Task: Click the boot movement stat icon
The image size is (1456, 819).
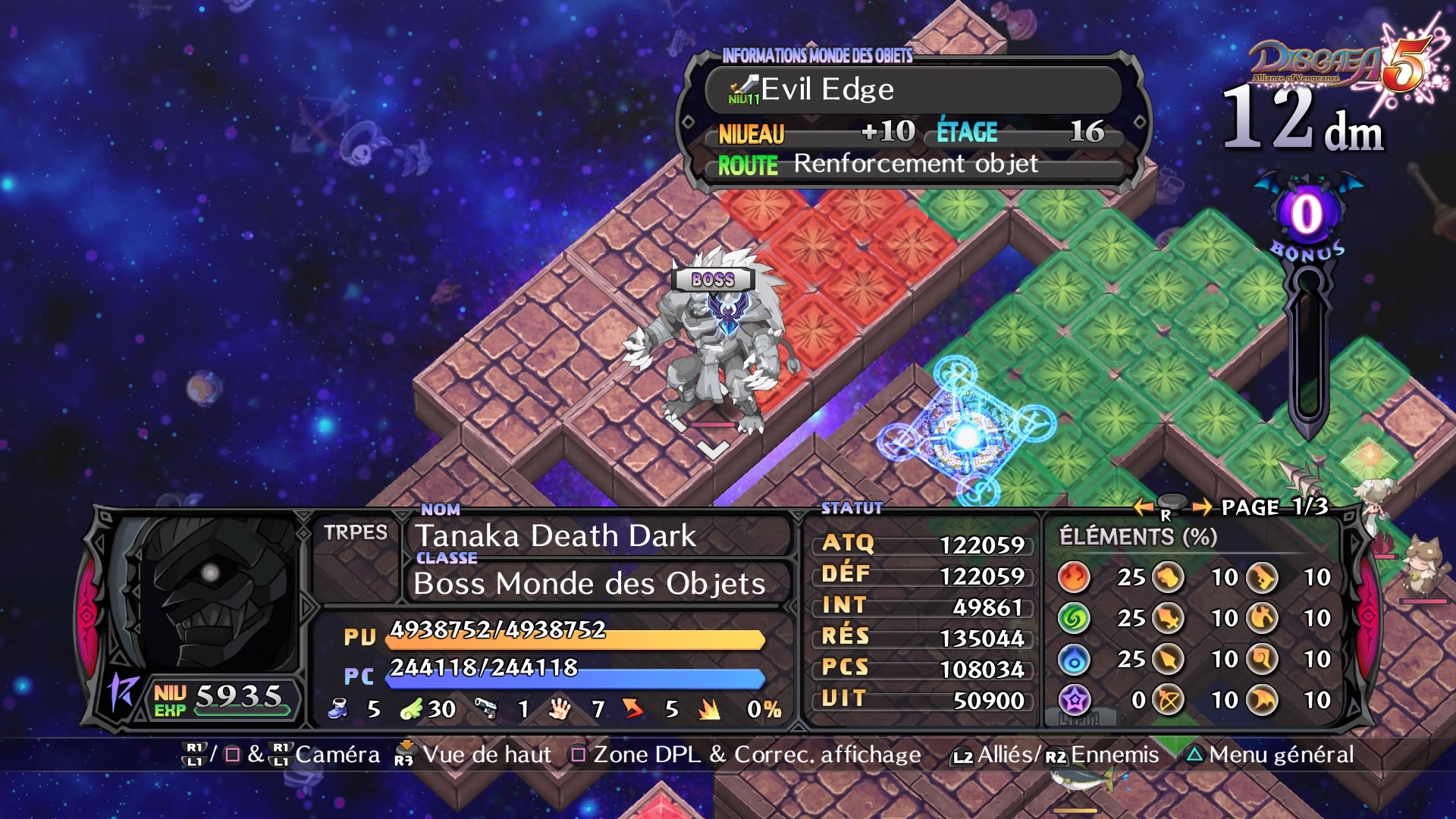Action: tap(338, 709)
